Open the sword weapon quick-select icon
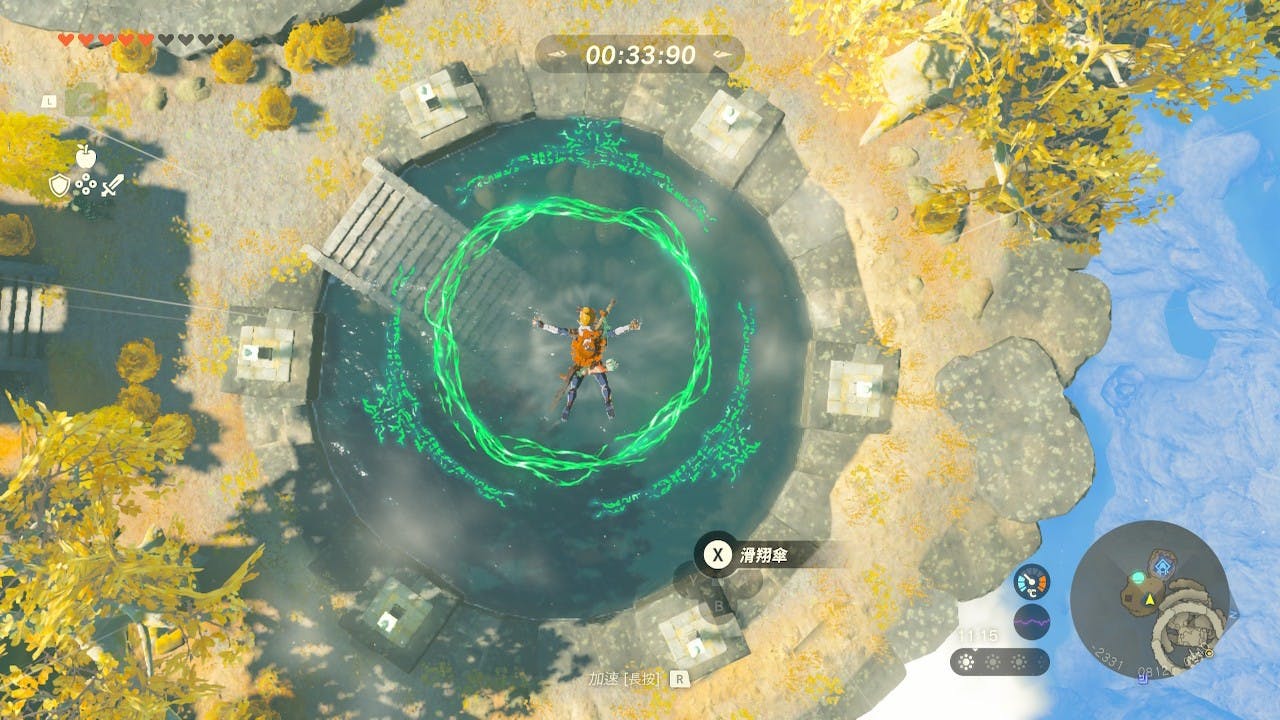Image resolution: width=1280 pixels, height=720 pixels. coord(113,185)
